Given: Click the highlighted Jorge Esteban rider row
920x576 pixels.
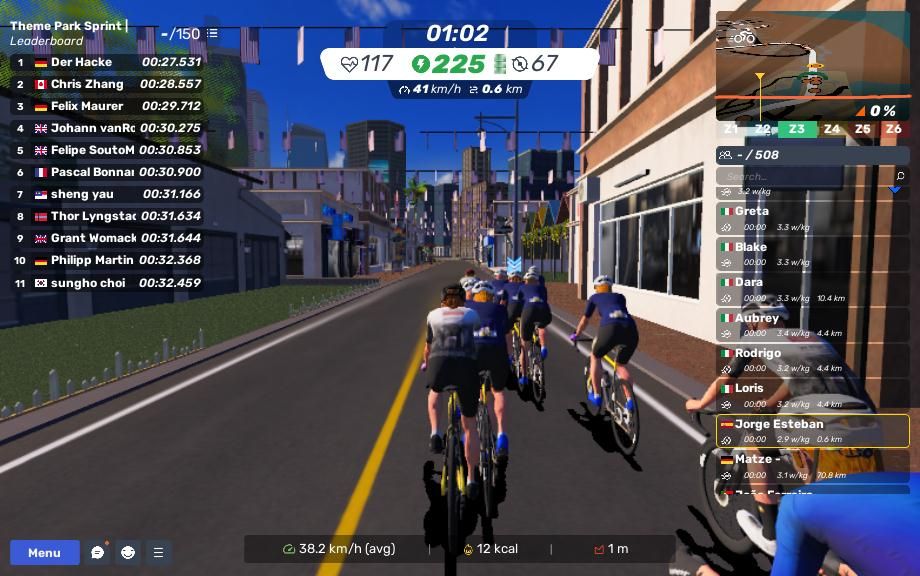Looking at the screenshot, I should pos(812,431).
